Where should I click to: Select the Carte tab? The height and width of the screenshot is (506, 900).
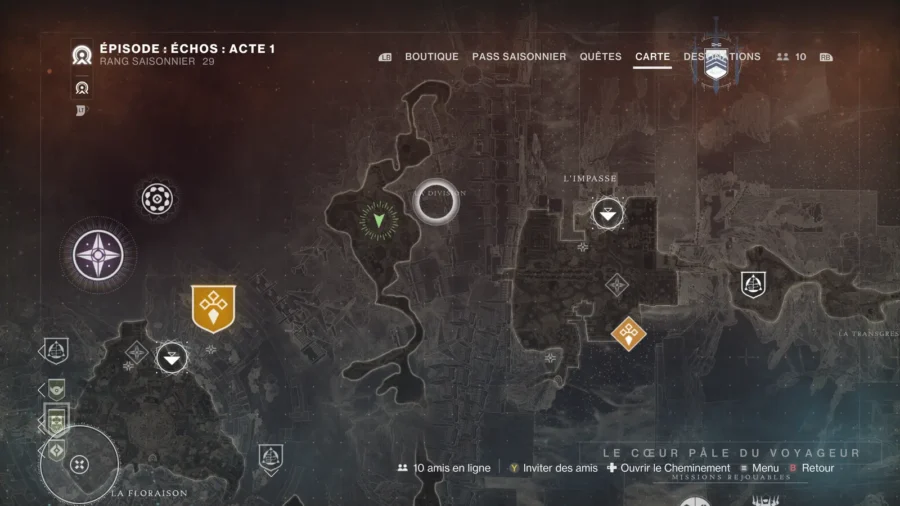[x=652, y=57]
